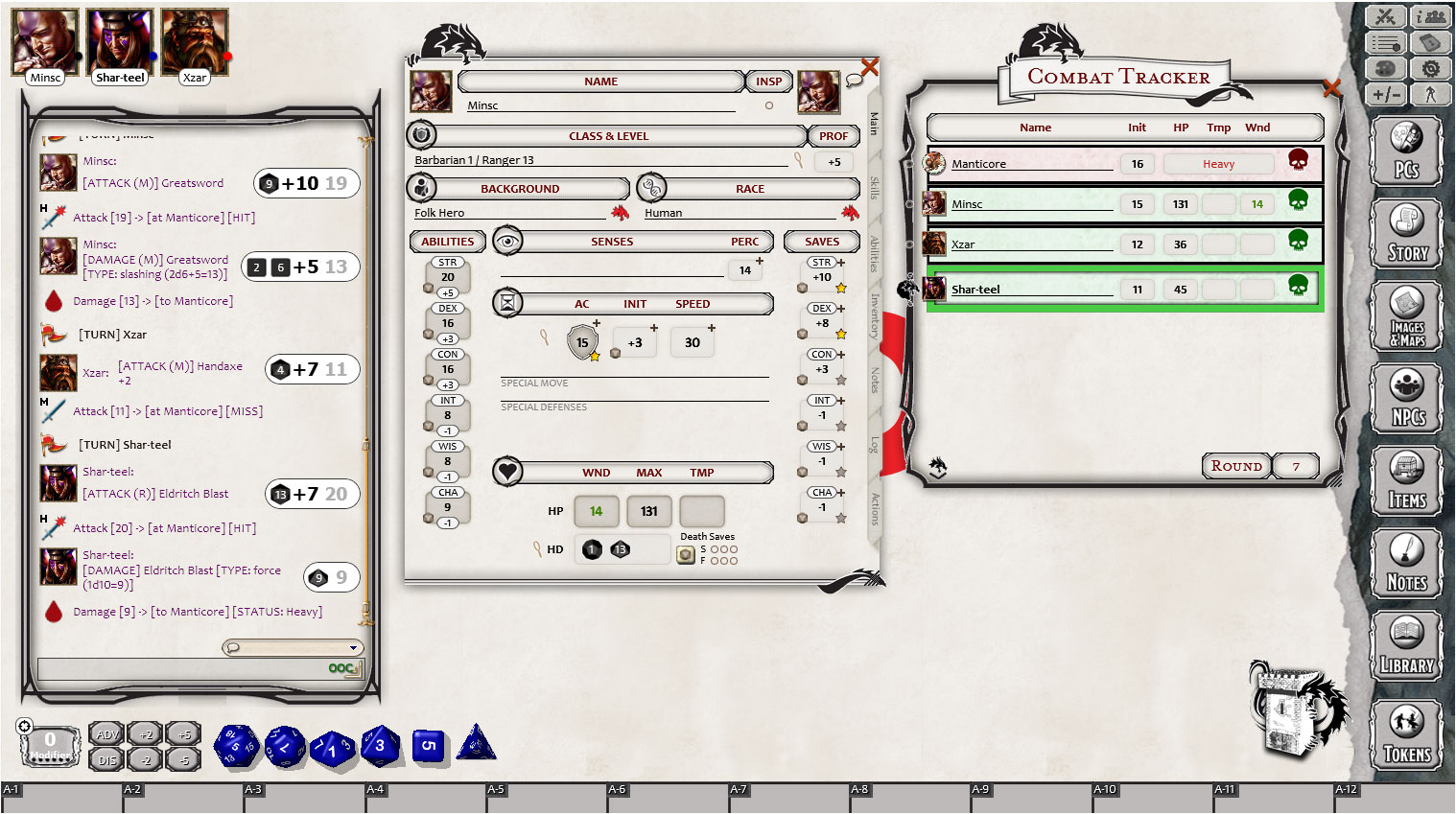
Task: Click inside the chat input field
Action: (192, 668)
